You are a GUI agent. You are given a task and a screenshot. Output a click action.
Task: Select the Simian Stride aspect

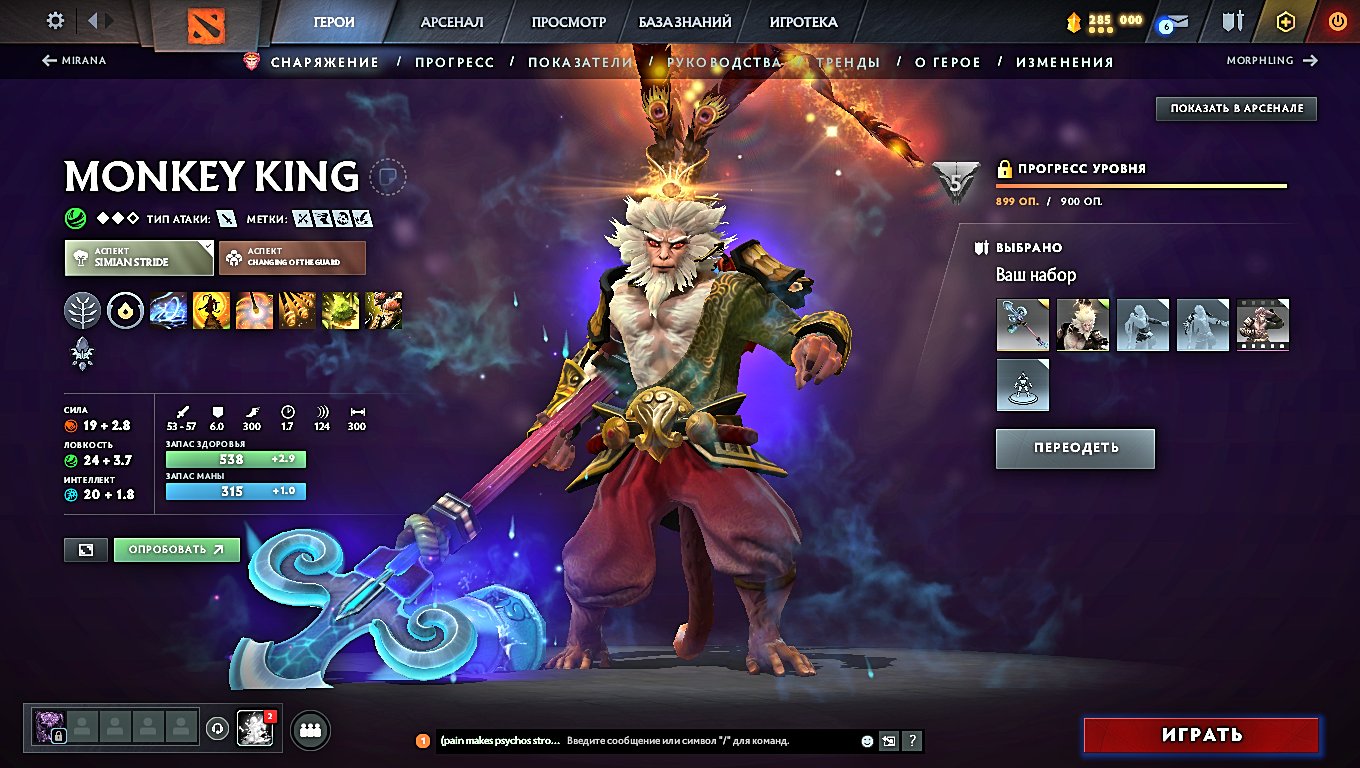click(139, 258)
